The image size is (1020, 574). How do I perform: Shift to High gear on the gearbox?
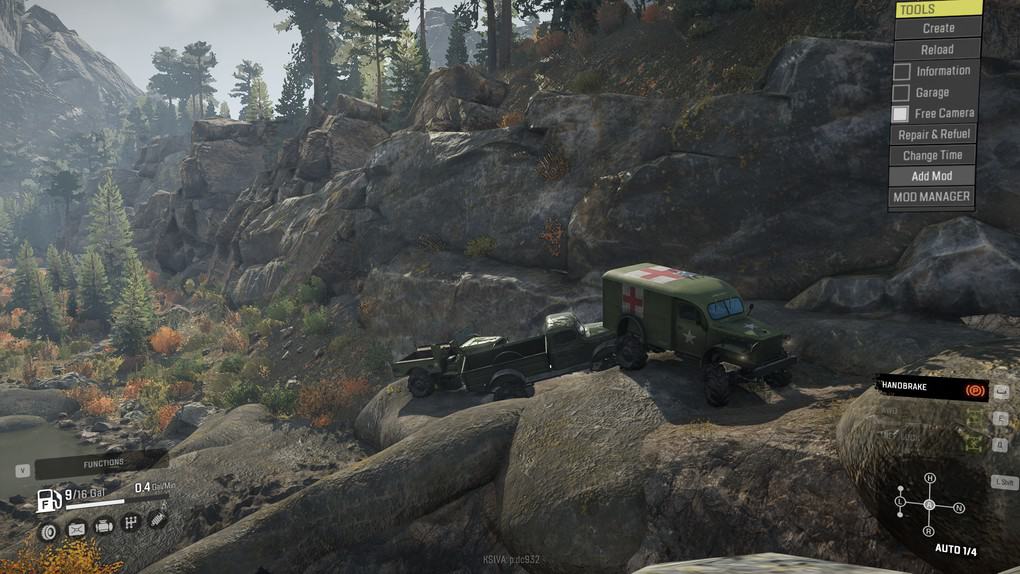(930, 479)
